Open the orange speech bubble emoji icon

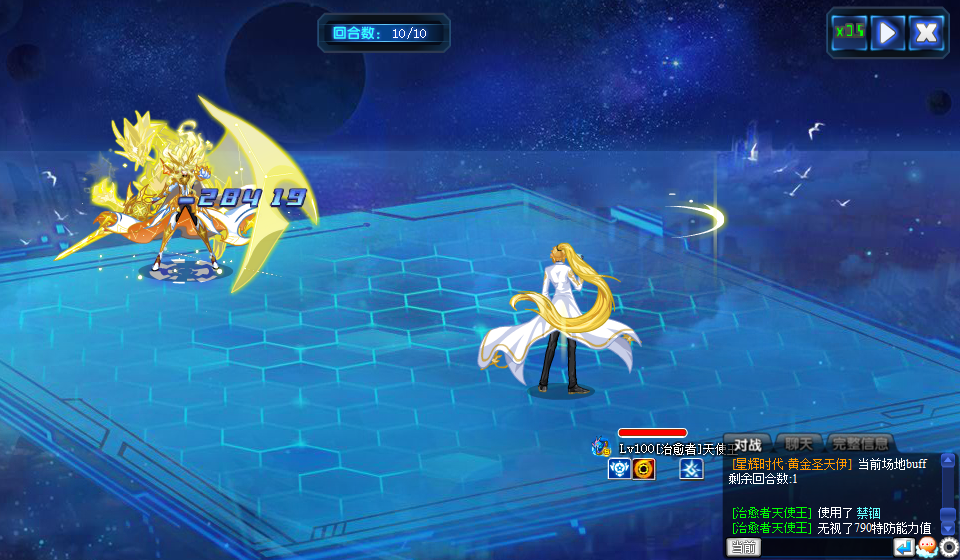[x=927, y=547]
